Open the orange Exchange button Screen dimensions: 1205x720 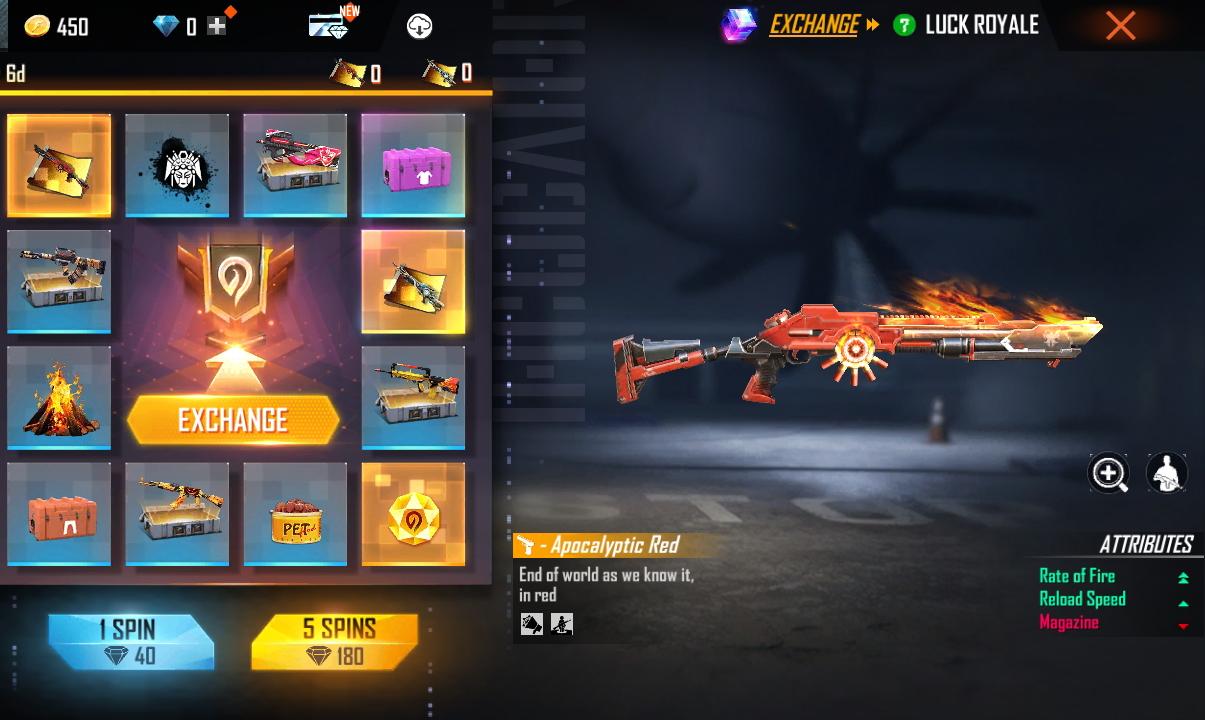click(x=233, y=420)
